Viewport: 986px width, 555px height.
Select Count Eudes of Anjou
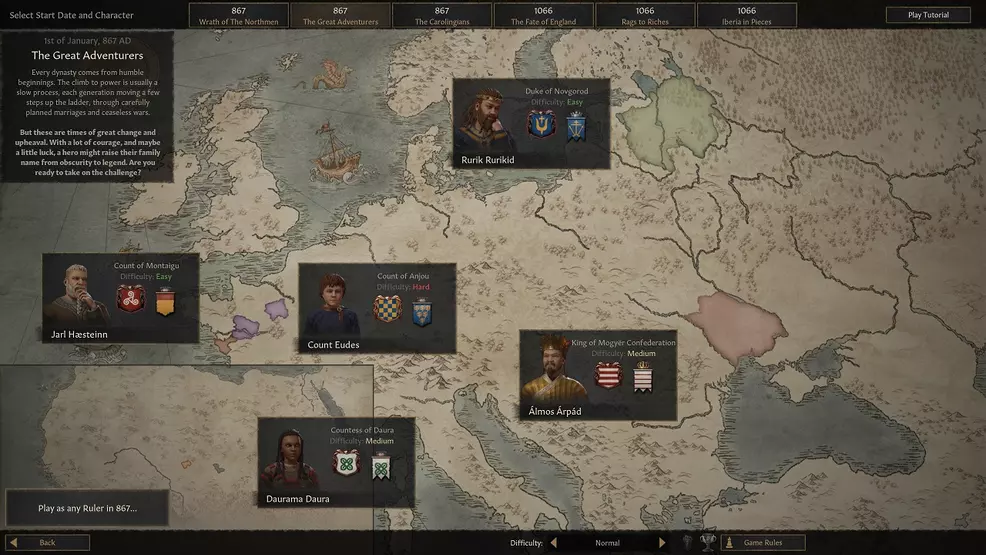[377, 308]
